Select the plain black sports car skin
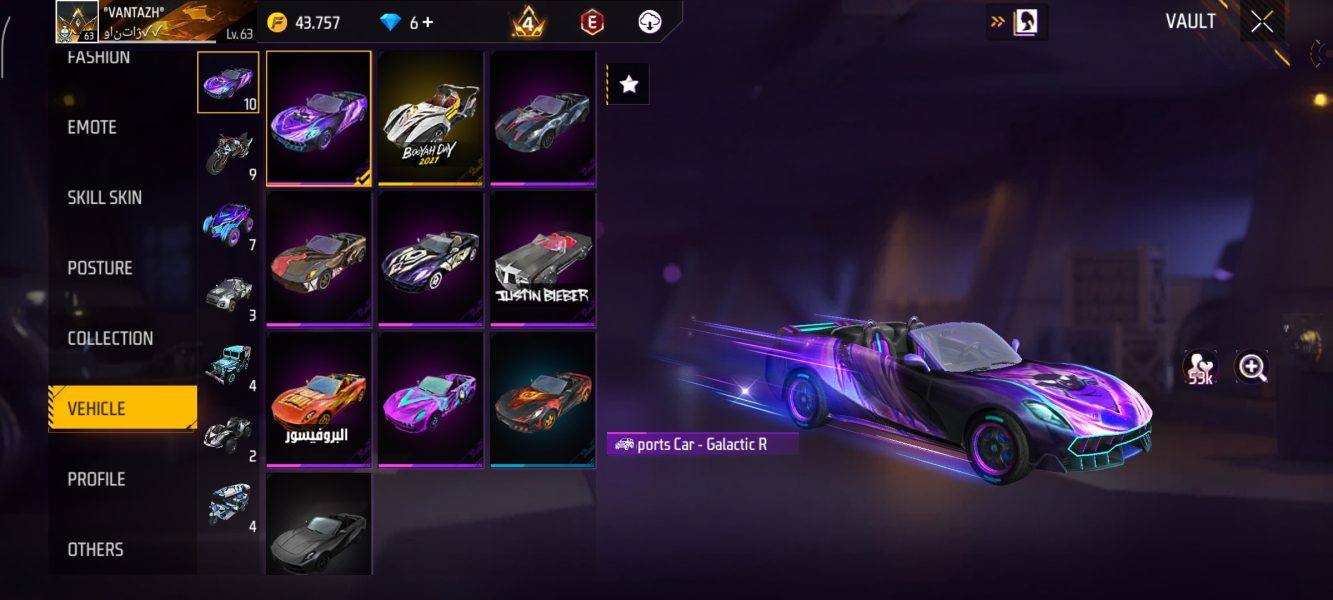The image size is (1333, 600). point(319,524)
